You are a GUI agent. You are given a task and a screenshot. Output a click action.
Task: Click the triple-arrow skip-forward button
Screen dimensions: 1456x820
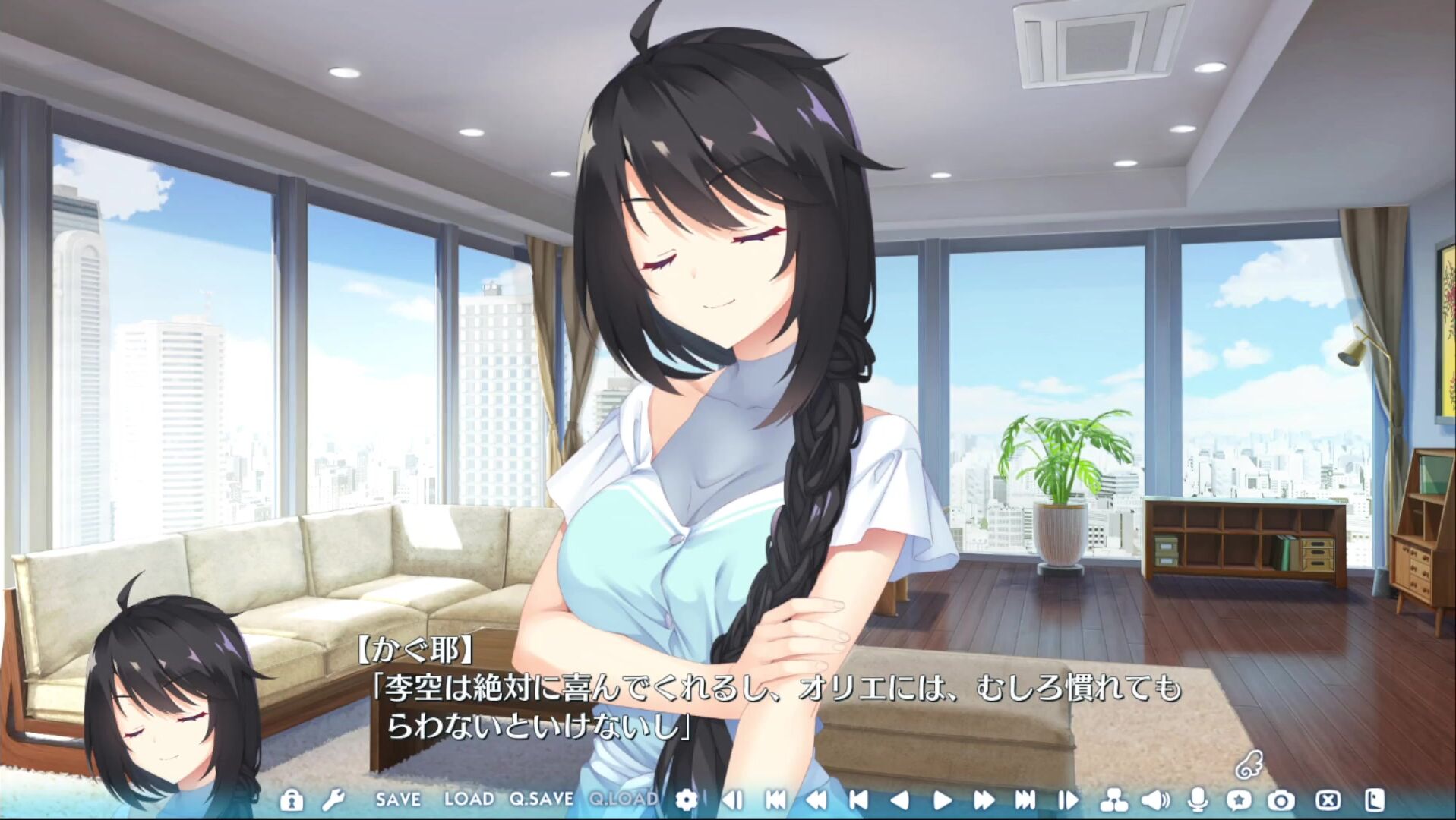tap(1025, 800)
